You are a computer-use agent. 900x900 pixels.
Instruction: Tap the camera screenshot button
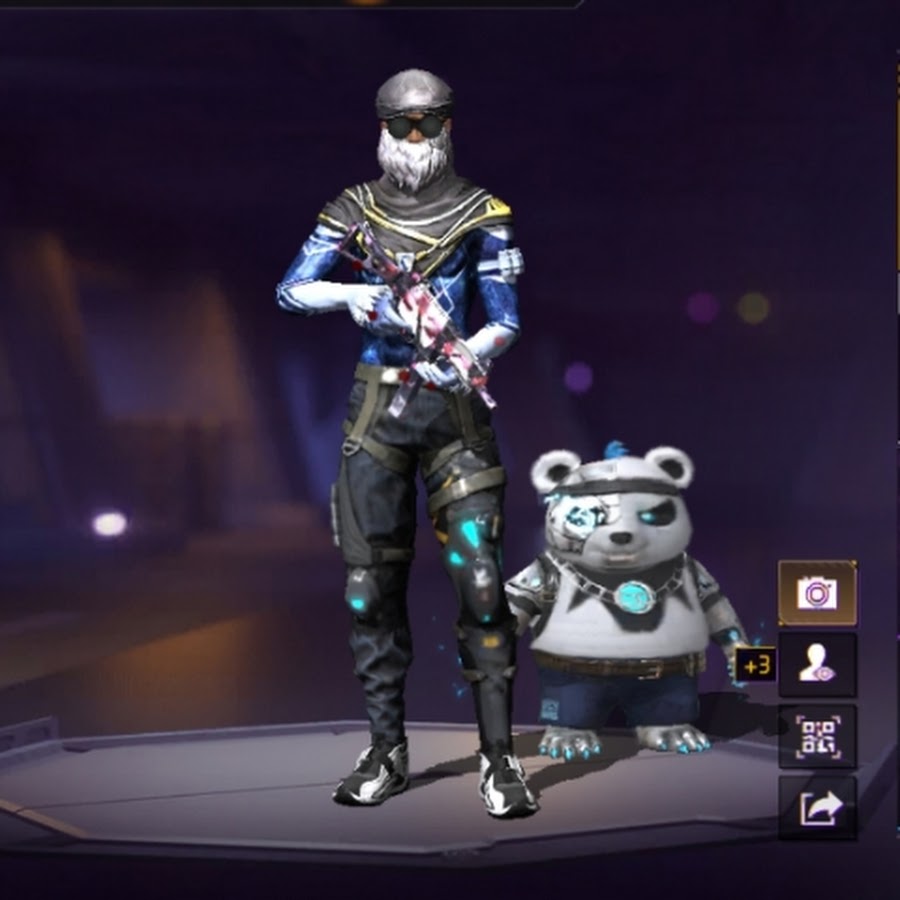pyautogui.click(x=817, y=593)
